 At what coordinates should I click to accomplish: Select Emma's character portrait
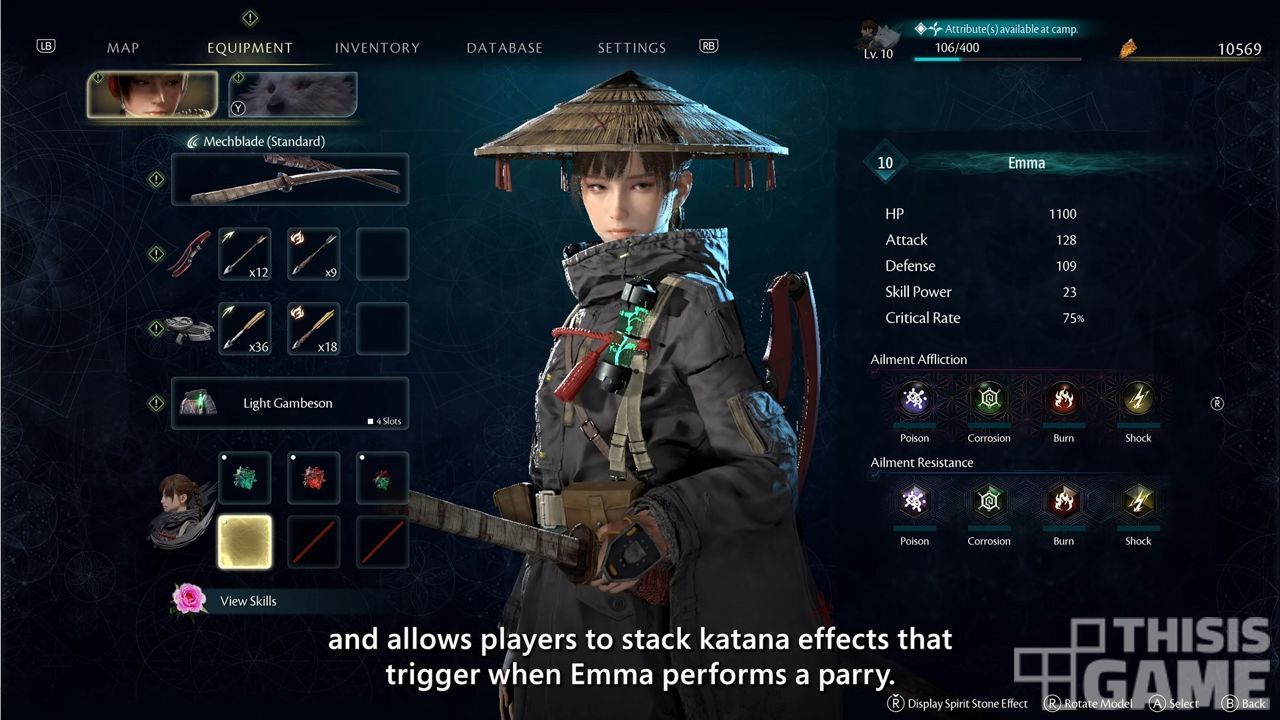[152, 95]
